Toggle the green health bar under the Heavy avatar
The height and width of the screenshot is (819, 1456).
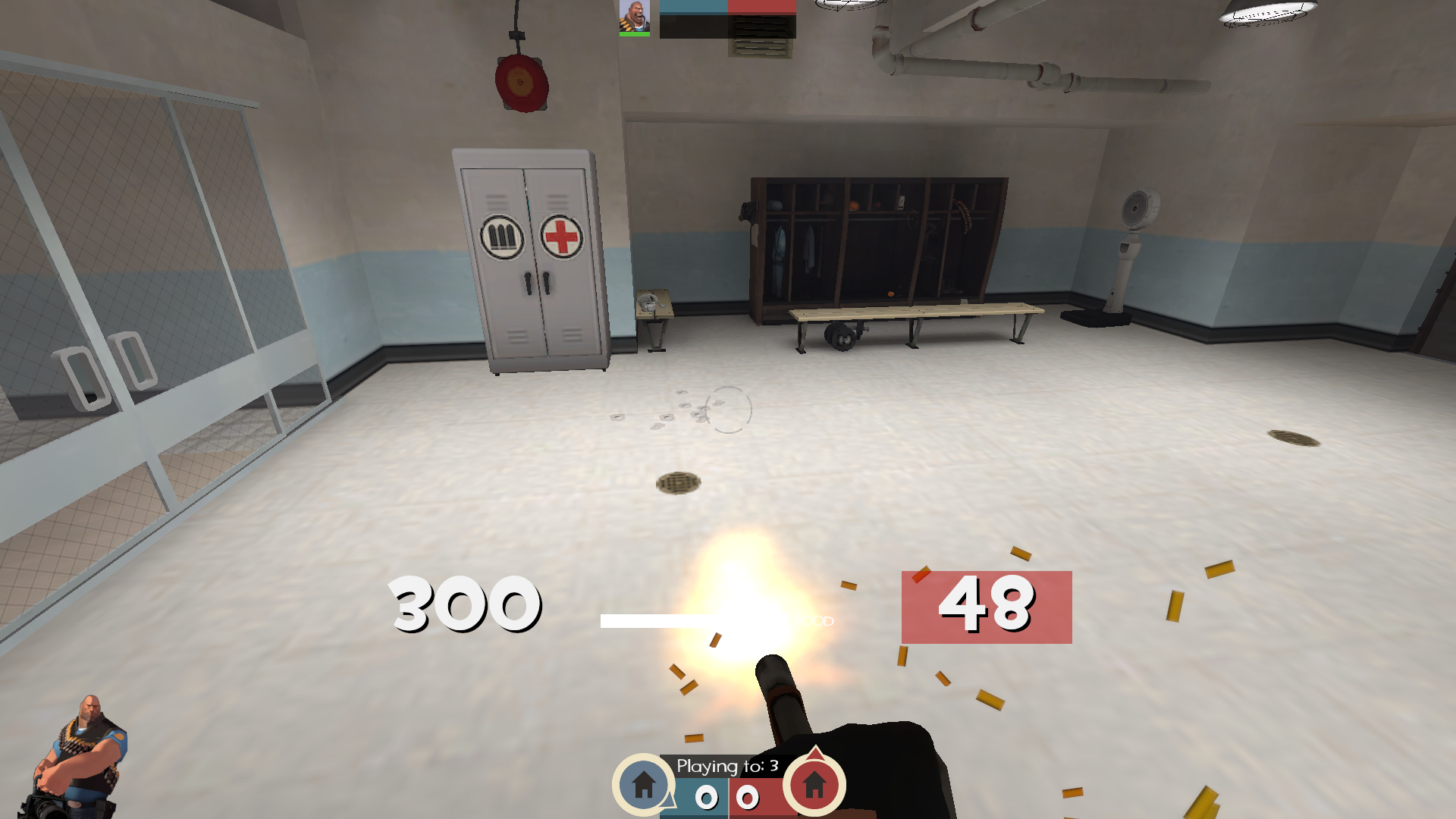[635, 33]
